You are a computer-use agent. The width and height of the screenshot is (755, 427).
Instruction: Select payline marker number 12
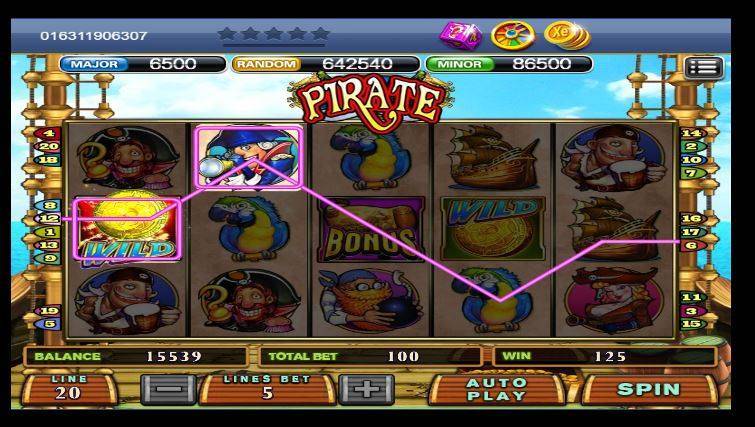(x=47, y=218)
